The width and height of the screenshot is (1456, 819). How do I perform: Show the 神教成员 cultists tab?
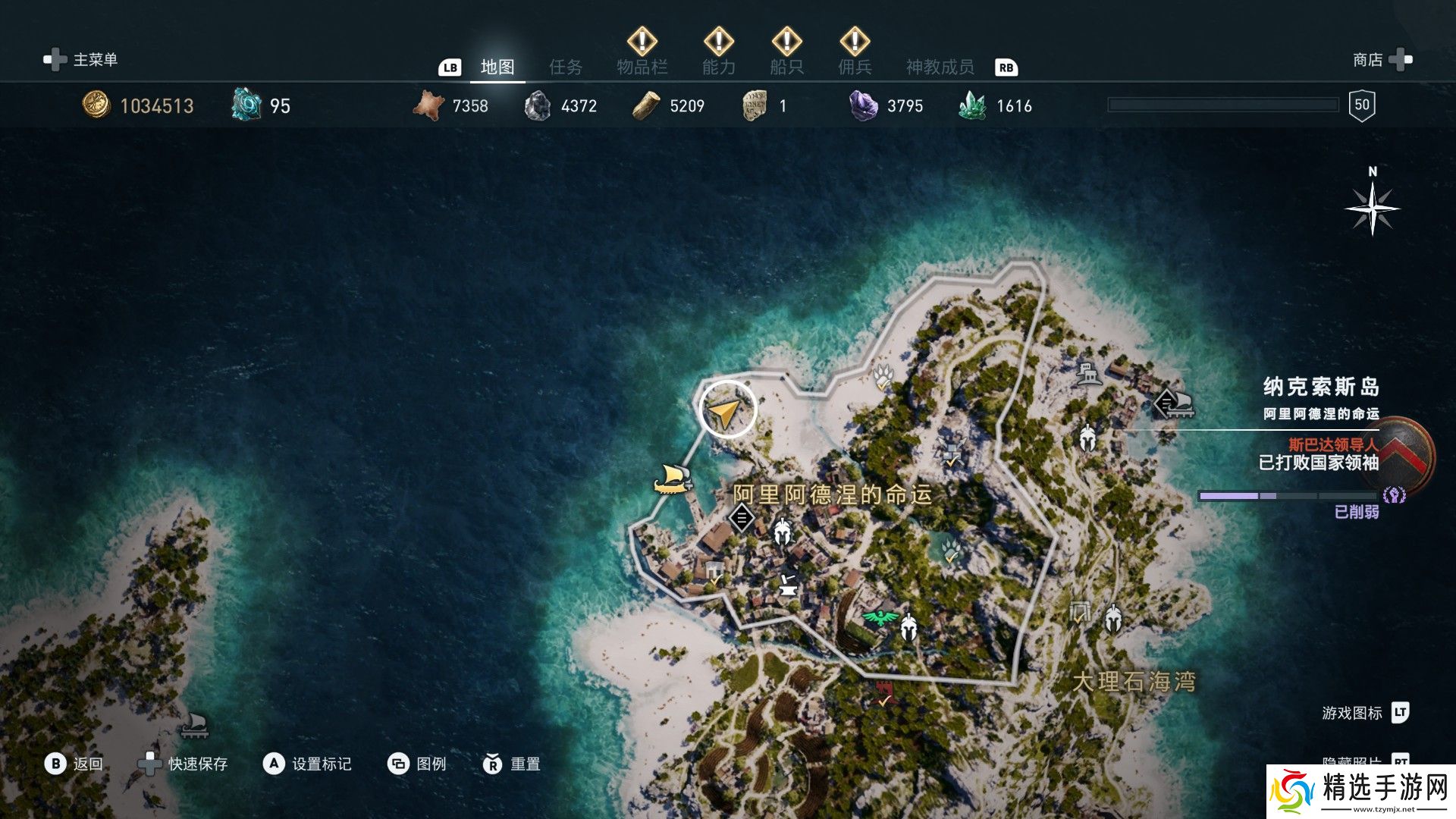coord(940,67)
